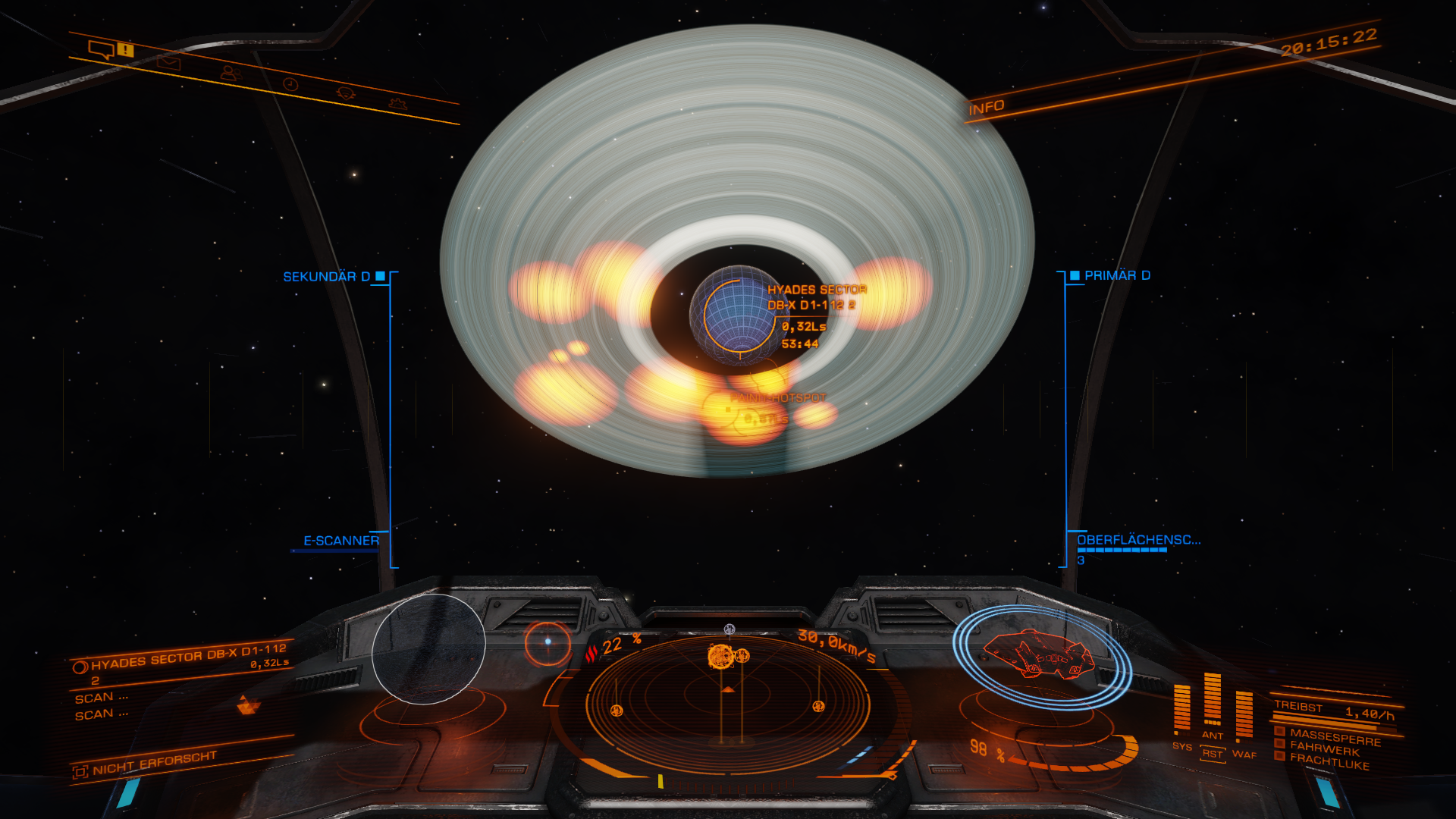Screen dimensions: 1456x819
Task: Click the NICHT ERFORSCHT status label
Action: point(154,763)
